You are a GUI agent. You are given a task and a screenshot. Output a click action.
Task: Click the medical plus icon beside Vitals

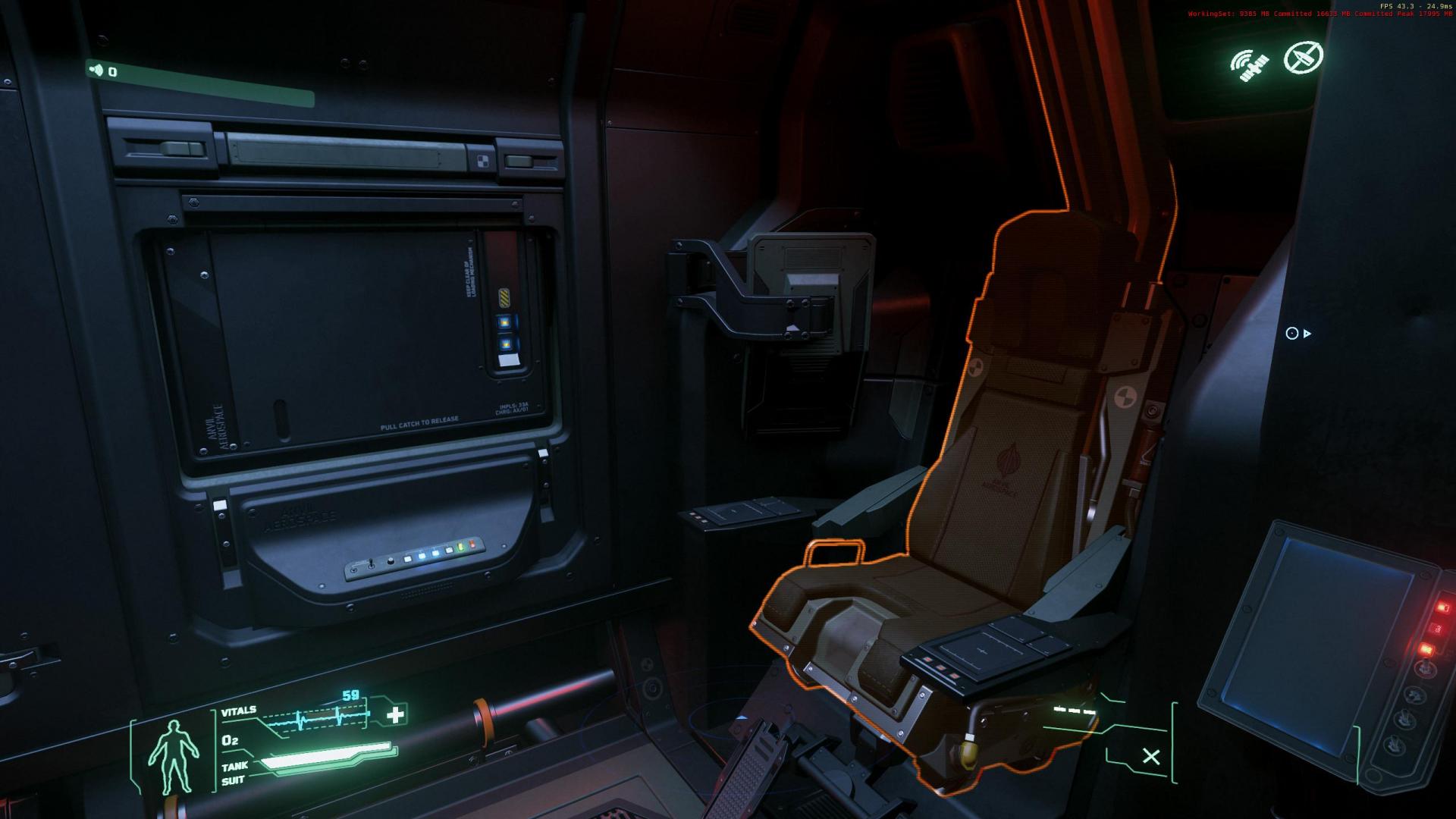click(x=396, y=714)
